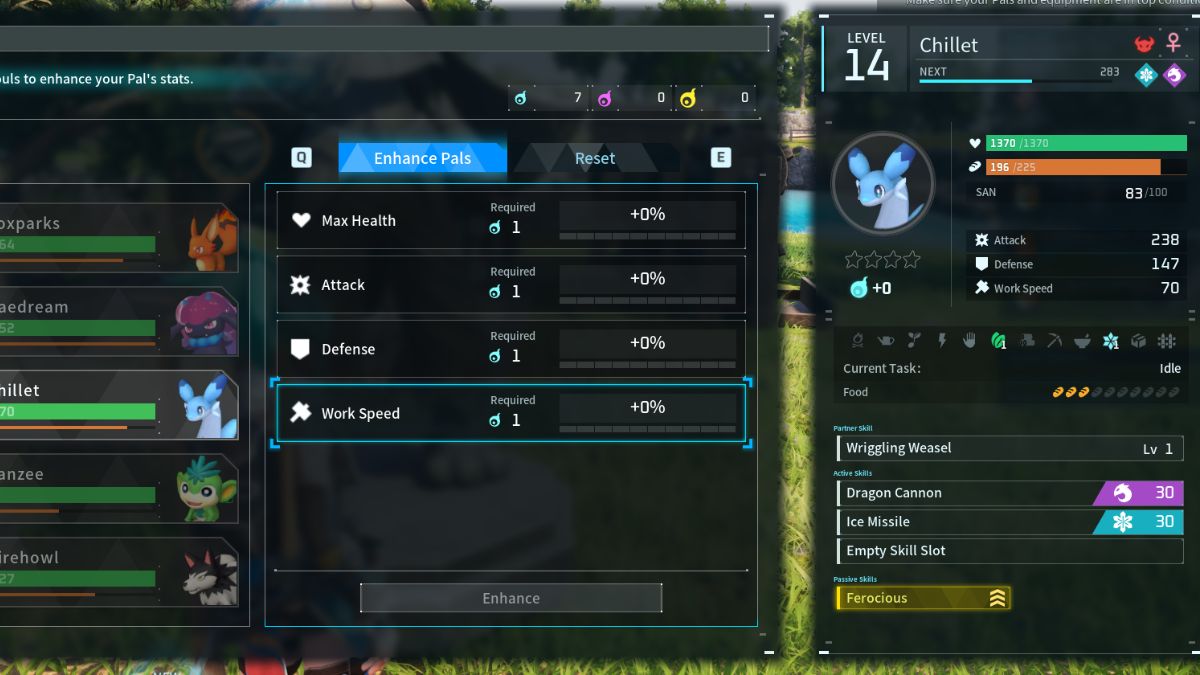This screenshot has height=675, width=1200.
Task: Switch to the Enhance Pals tab
Action: [x=422, y=158]
